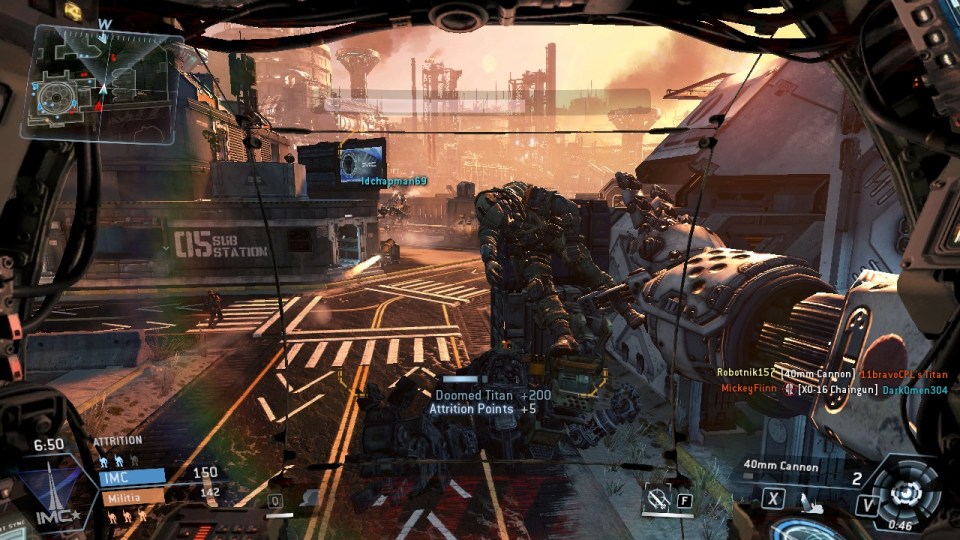Trigger the titan disembark pilot icon
Image resolution: width=960 pixels, height=540 pixels.
click(x=814, y=505)
